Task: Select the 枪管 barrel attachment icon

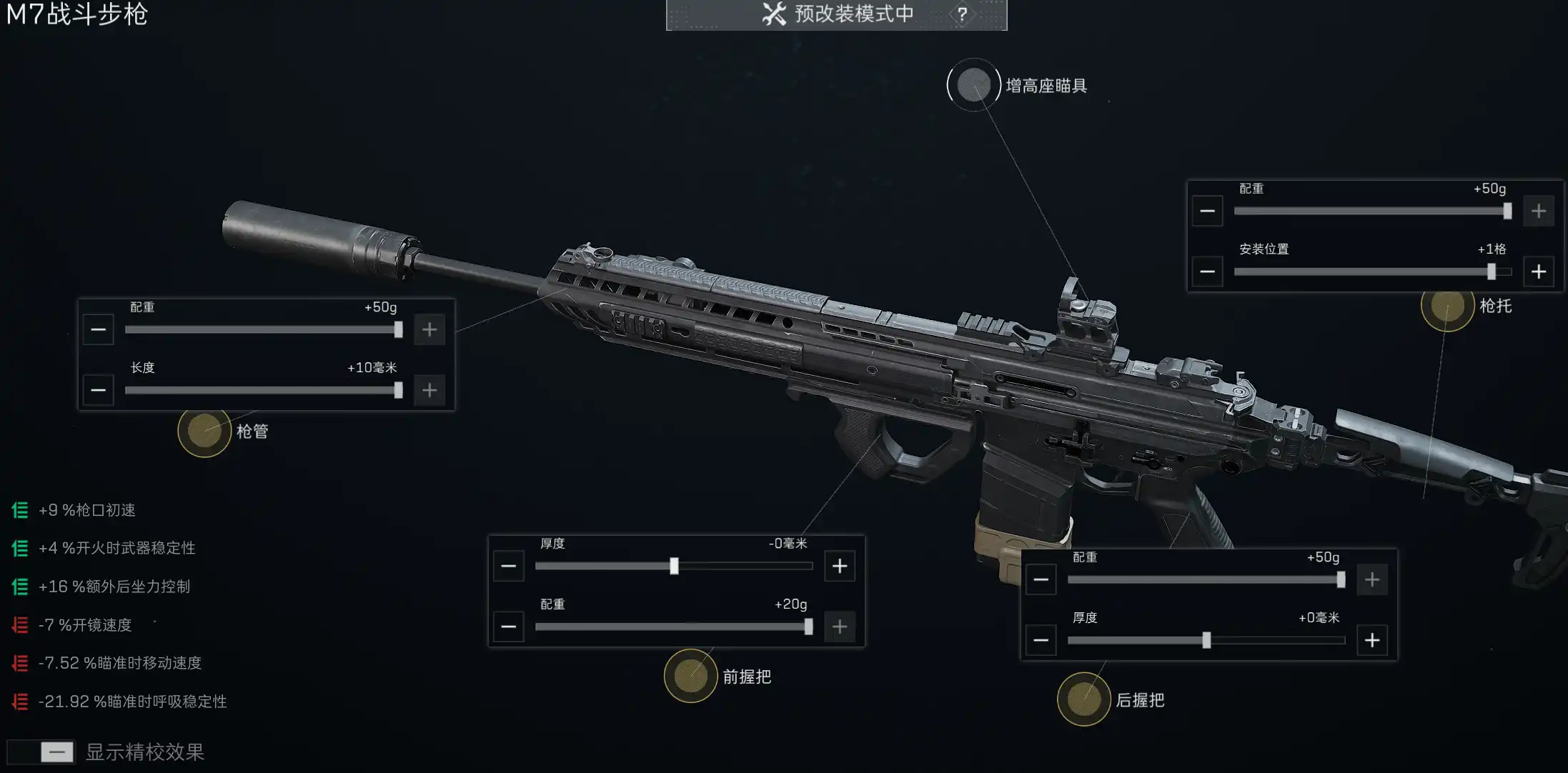Action: 205,432
